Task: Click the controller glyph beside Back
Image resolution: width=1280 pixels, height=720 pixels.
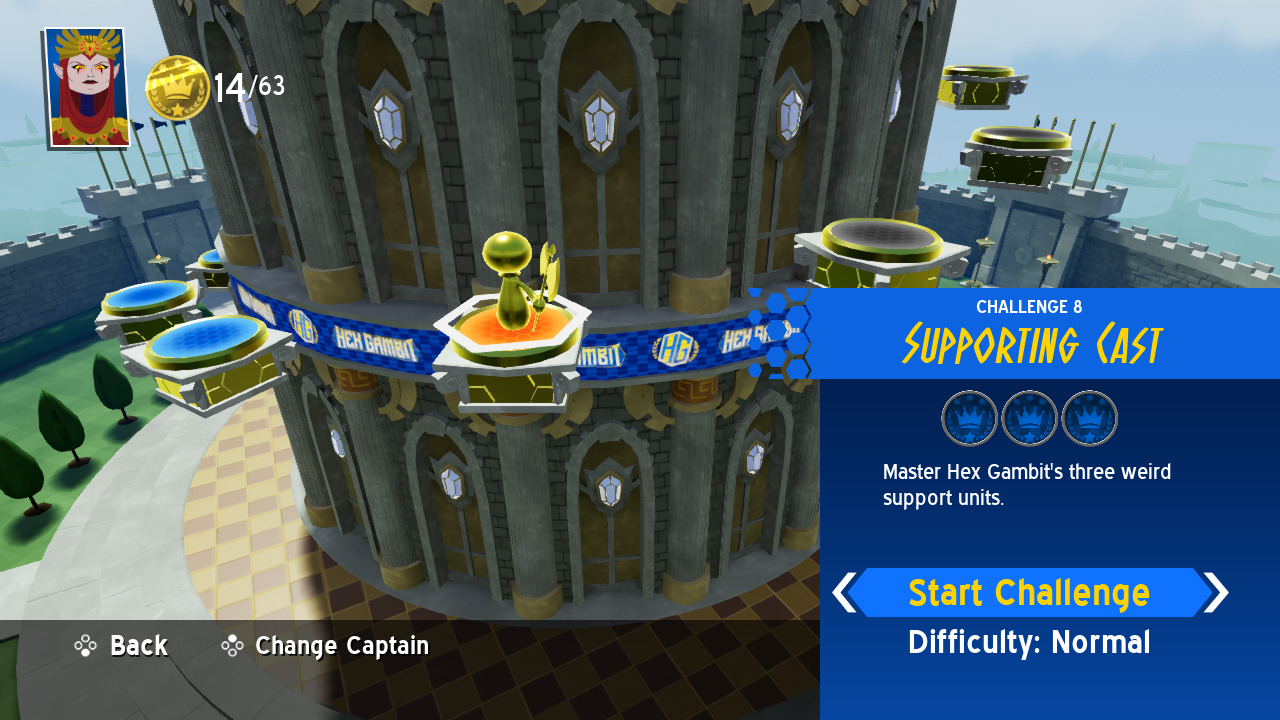Action: [86, 646]
